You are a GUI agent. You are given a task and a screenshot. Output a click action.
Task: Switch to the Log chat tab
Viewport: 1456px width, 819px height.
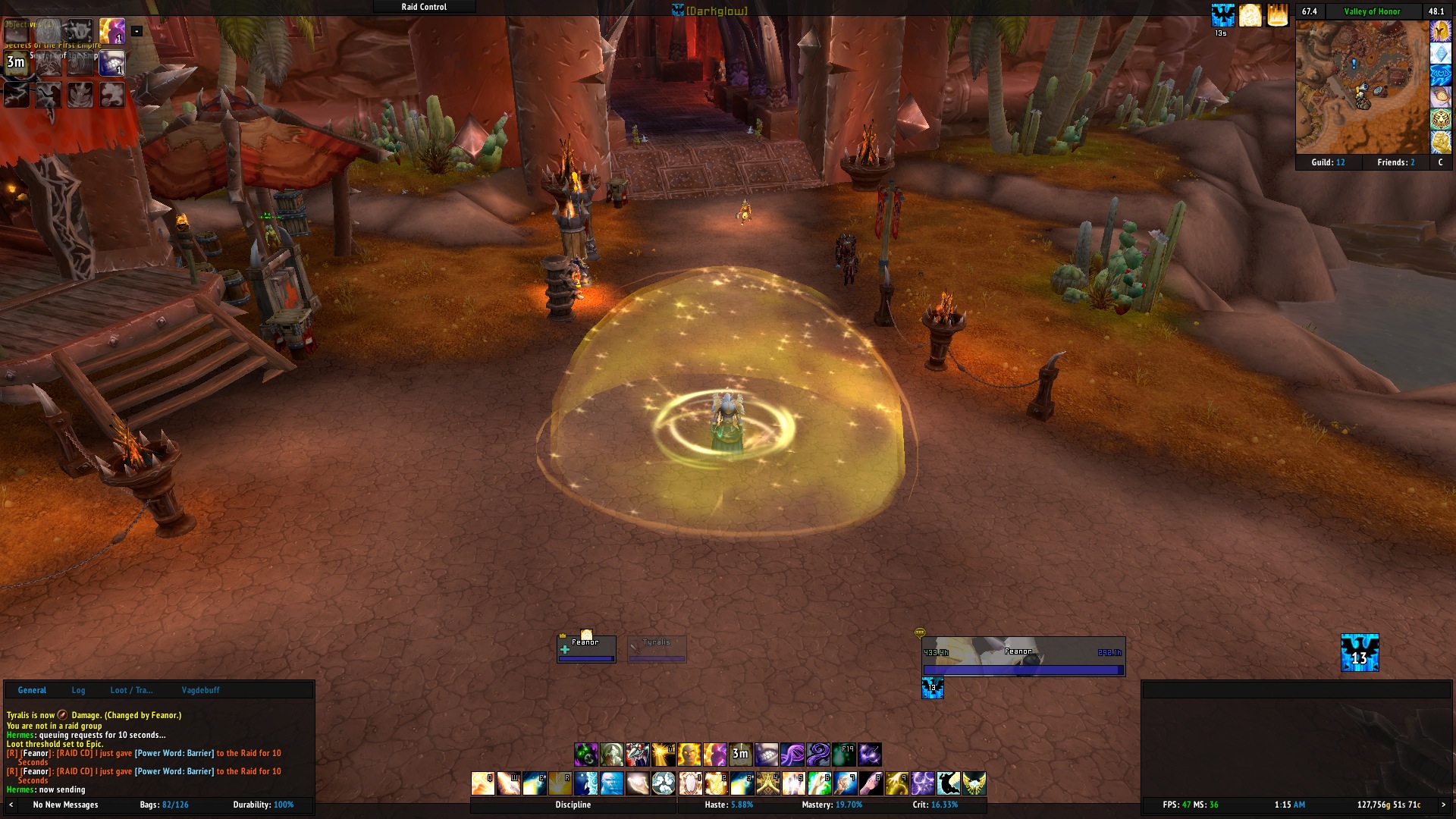(78, 690)
